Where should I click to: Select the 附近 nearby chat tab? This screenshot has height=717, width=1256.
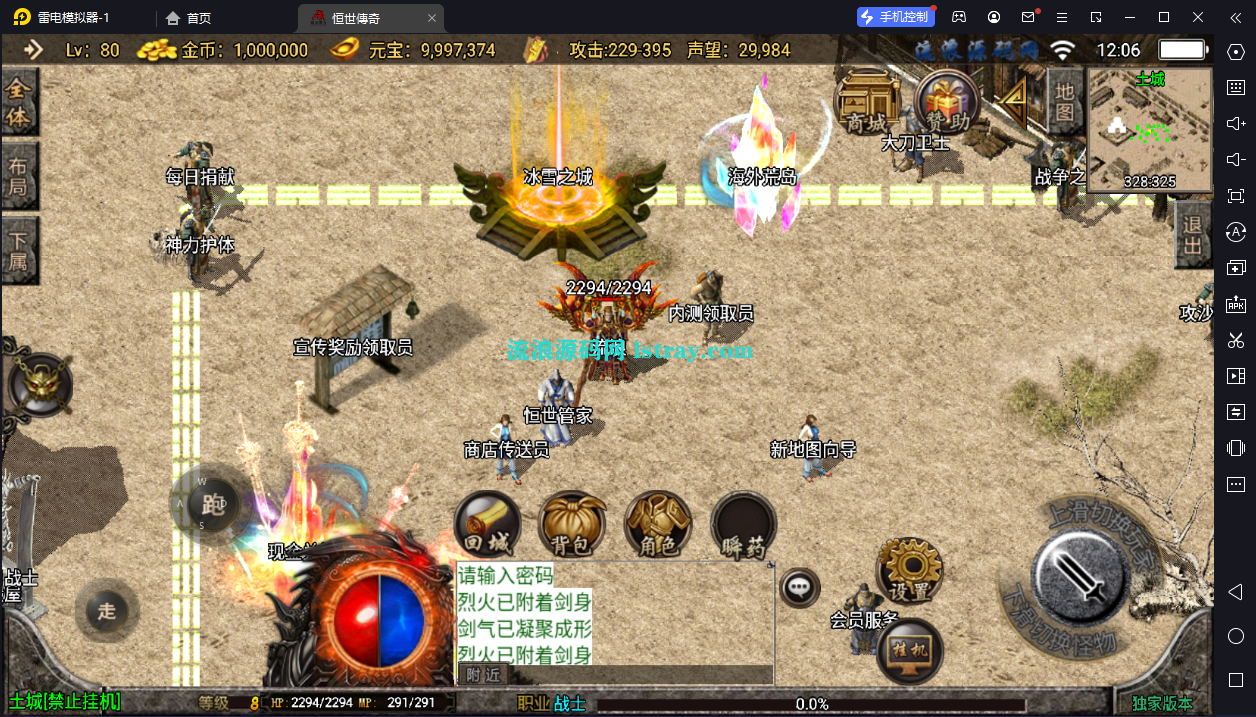[483, 675]
